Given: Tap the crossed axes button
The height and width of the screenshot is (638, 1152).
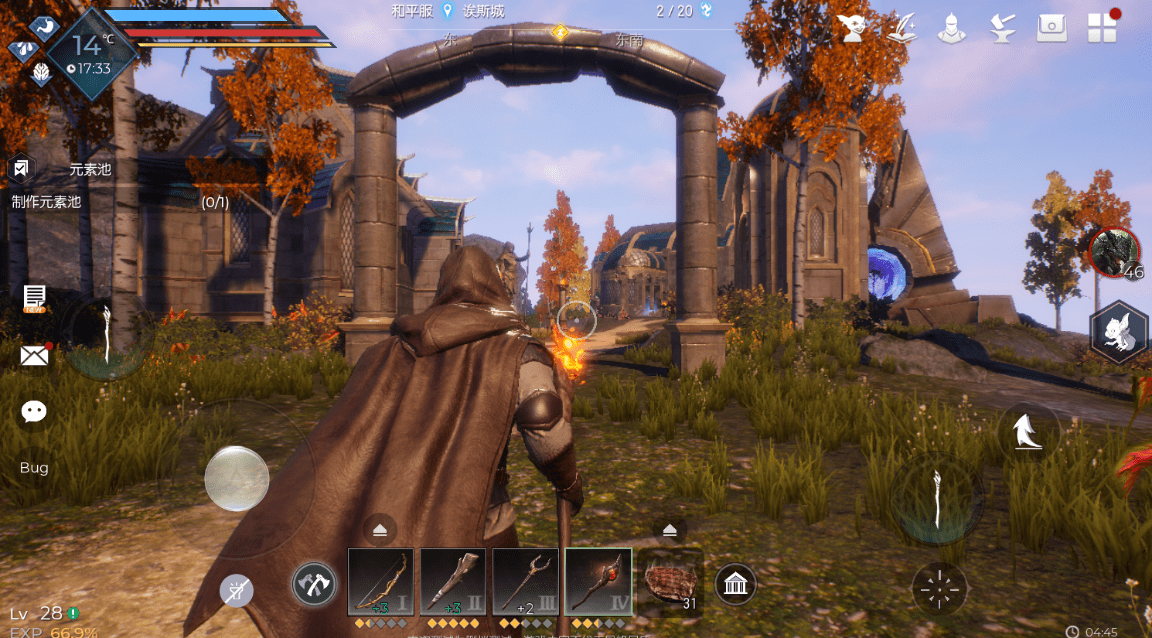Looking at the screenshot, I should (x=313, y=584).
